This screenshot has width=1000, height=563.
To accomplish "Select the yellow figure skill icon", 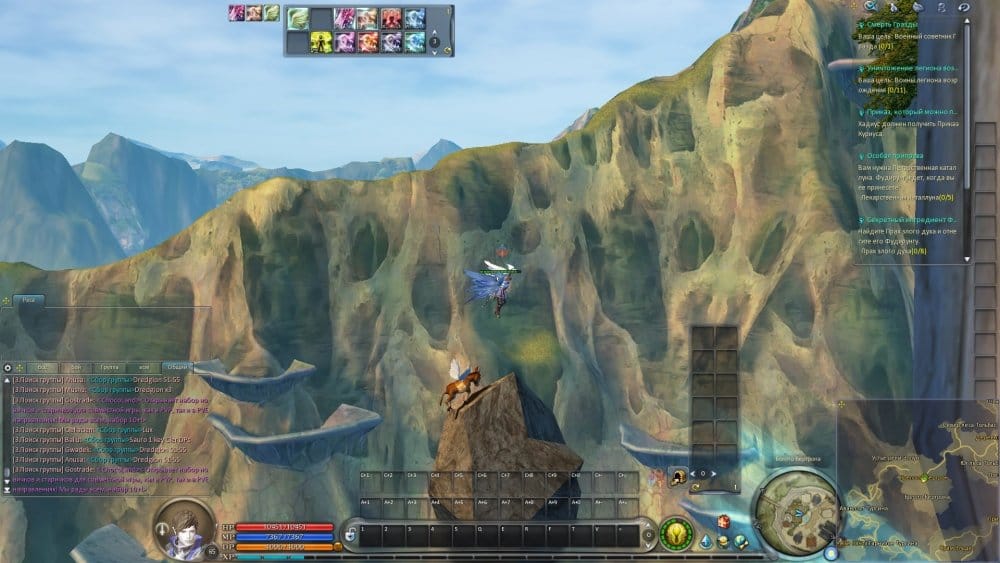I will tap(321, 41).
